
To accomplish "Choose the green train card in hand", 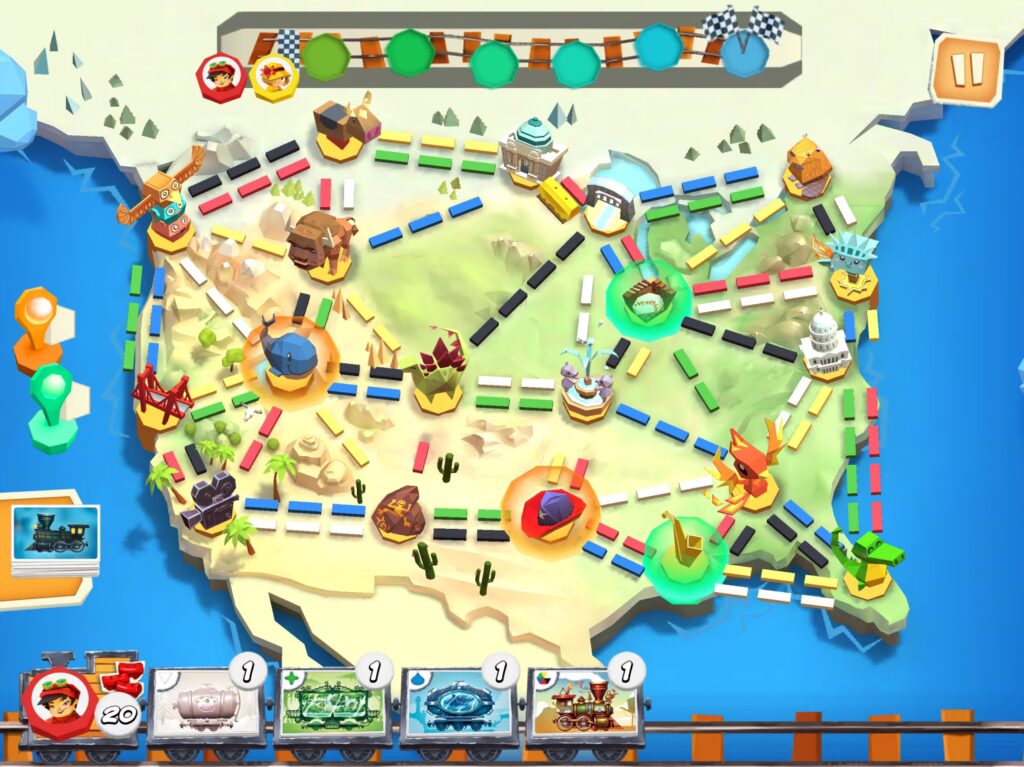I will (x=332, y=707).
